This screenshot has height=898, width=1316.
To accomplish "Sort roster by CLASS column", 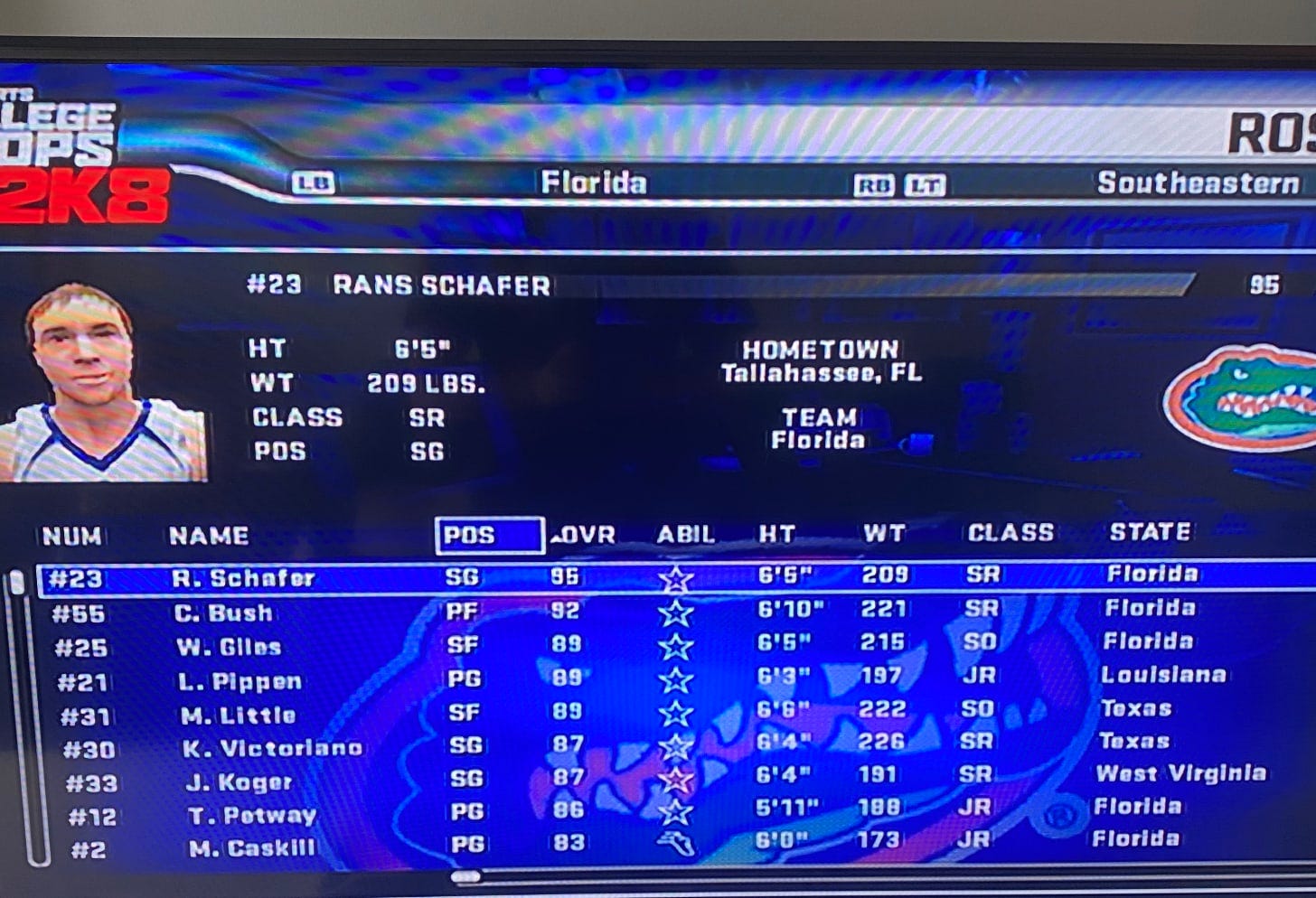I will click(1010, 533).
